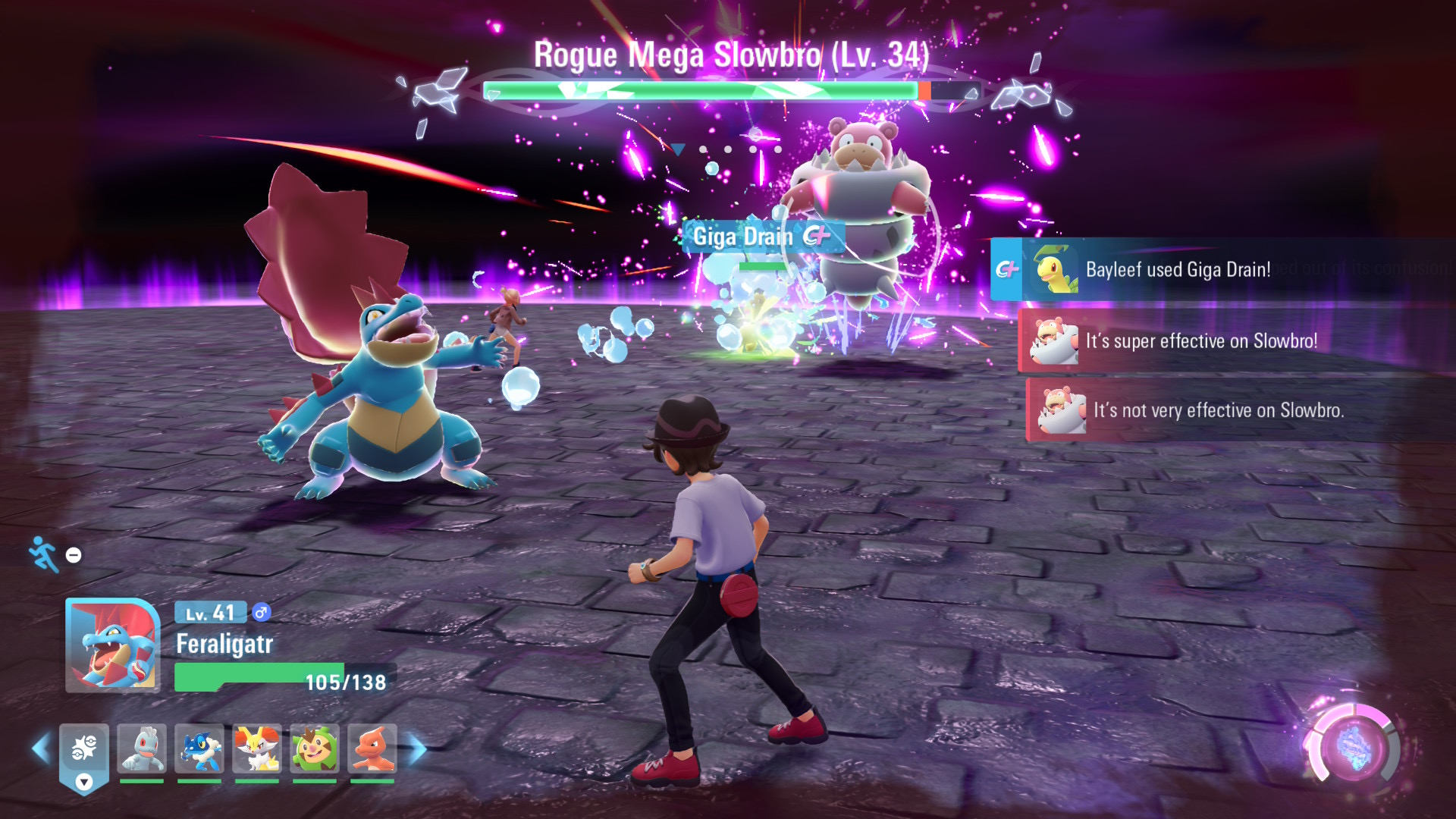Select Machop in the party bar
1456x819 pixels.
(142, 749)
